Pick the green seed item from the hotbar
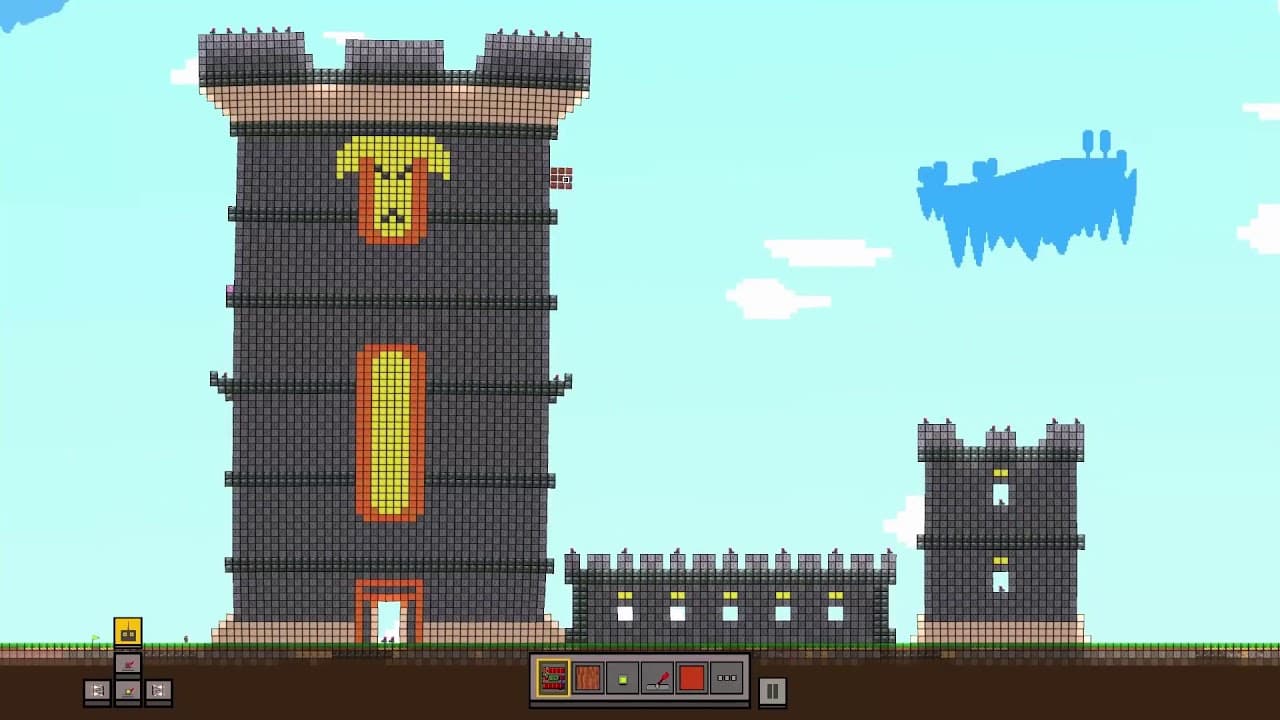Screen dimensions: 1280x720 625,678
